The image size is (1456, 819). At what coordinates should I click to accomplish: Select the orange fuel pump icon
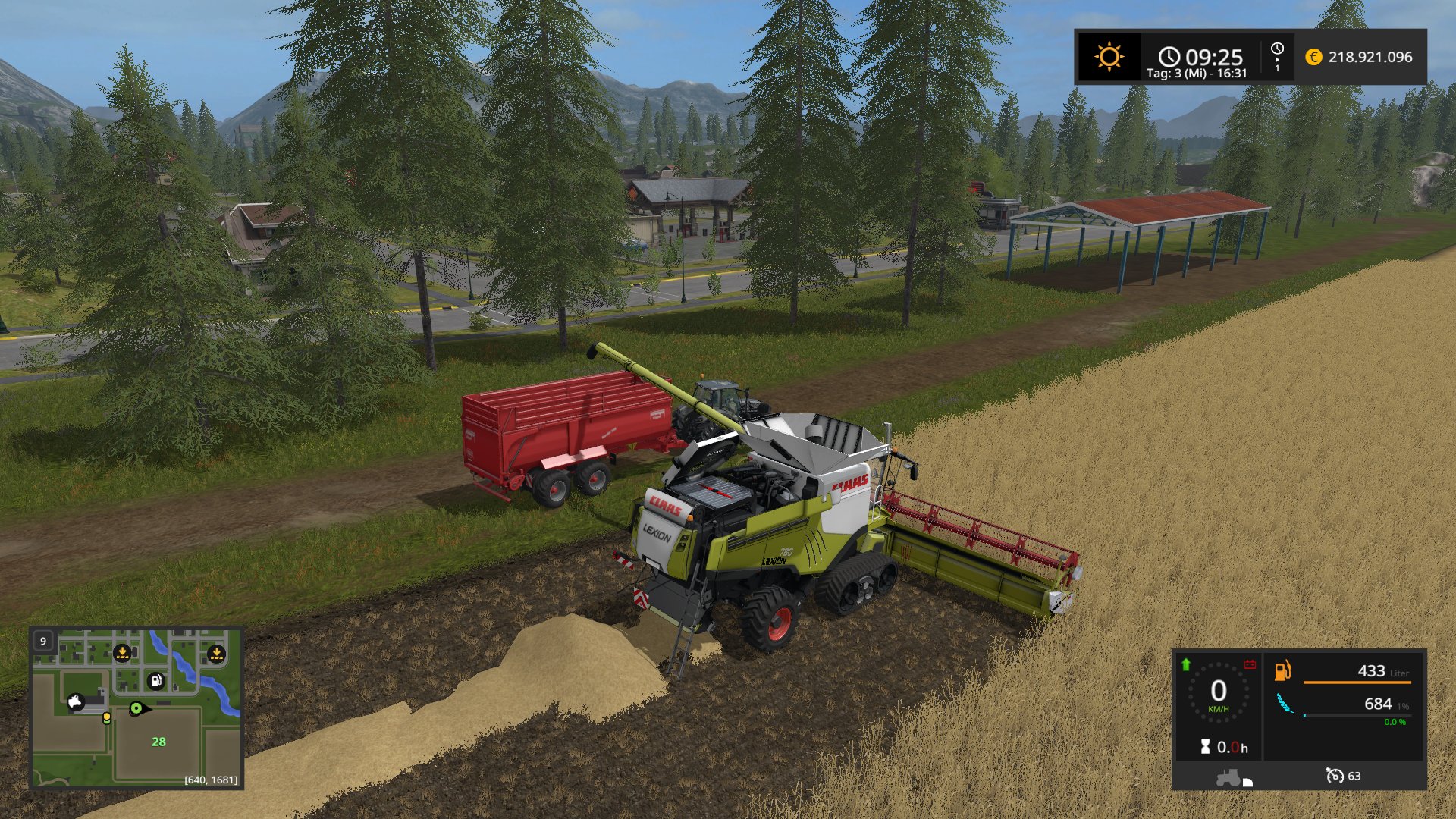point(1282,670)
